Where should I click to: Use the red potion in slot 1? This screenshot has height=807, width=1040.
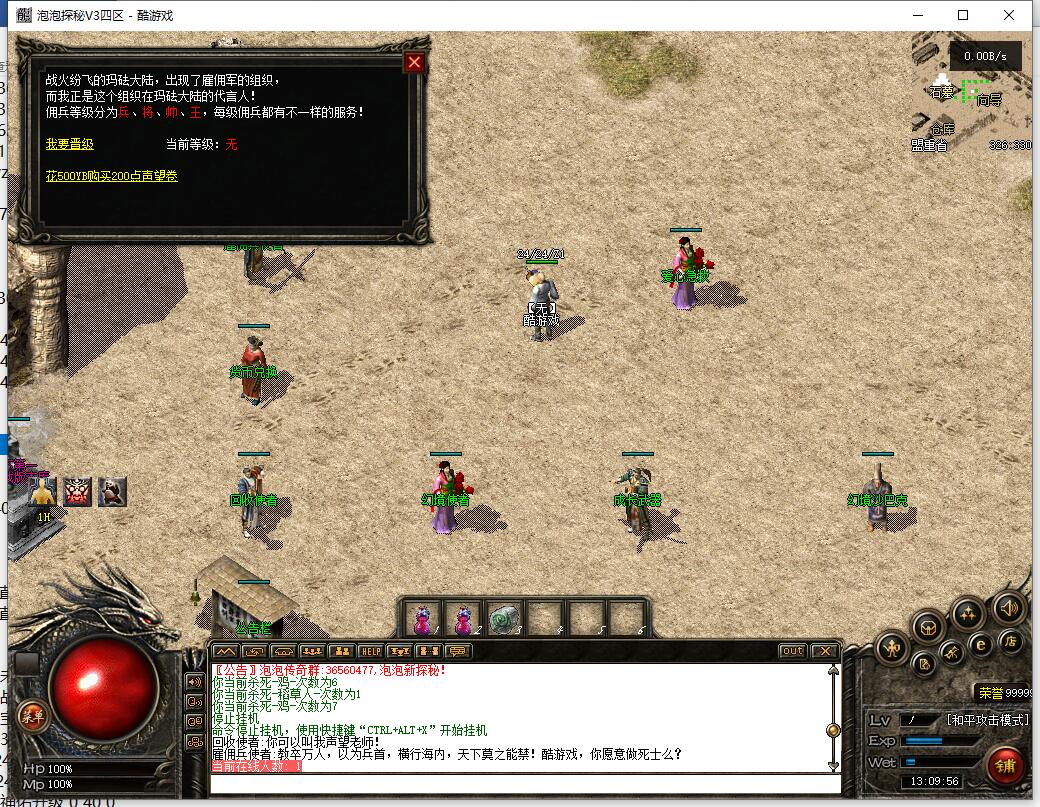424,619
